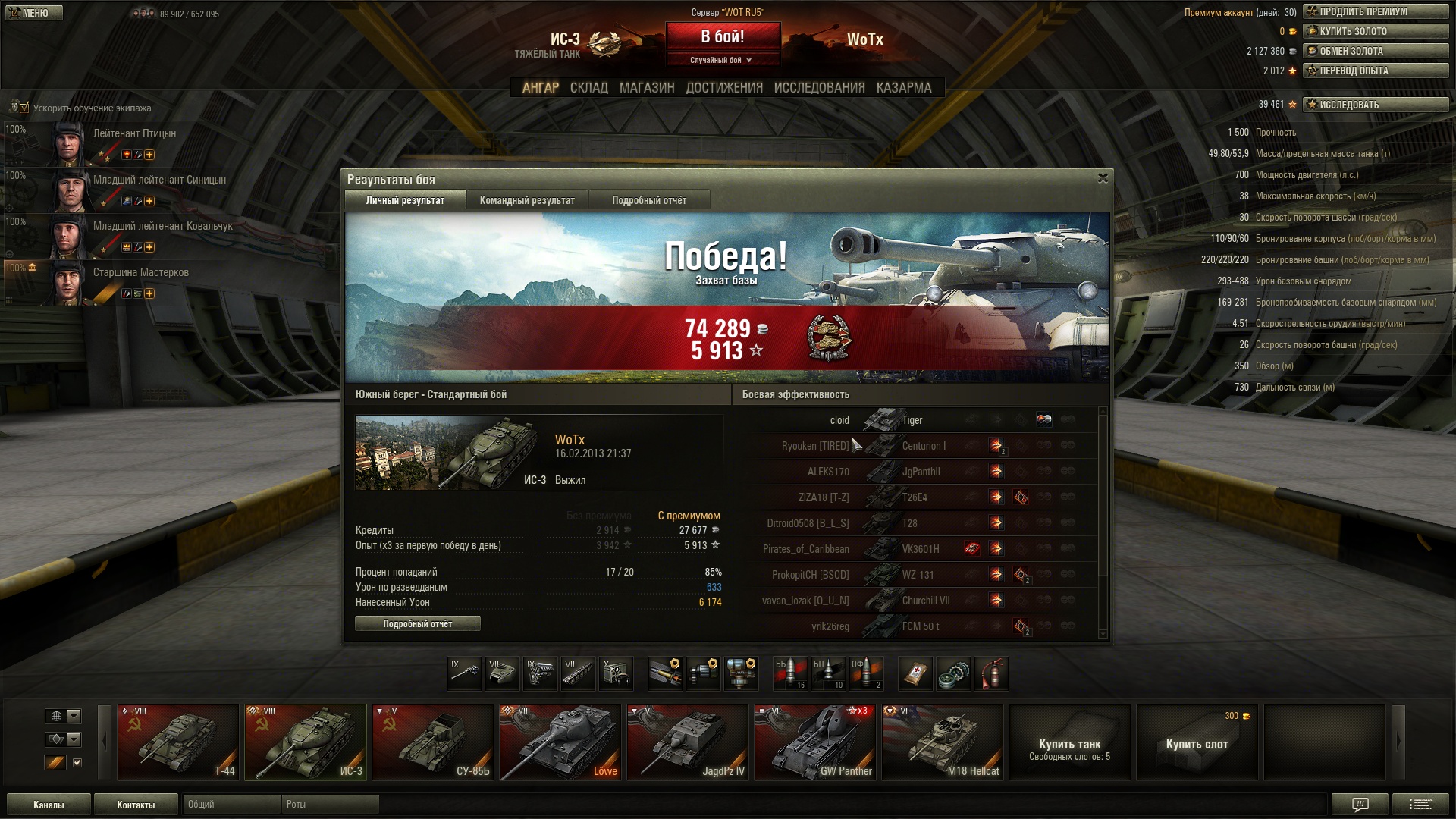Open the ИССЛЕДОВАНИЯ section
This screenshot has height=819, width=1456.
click(x=819, y=88)
